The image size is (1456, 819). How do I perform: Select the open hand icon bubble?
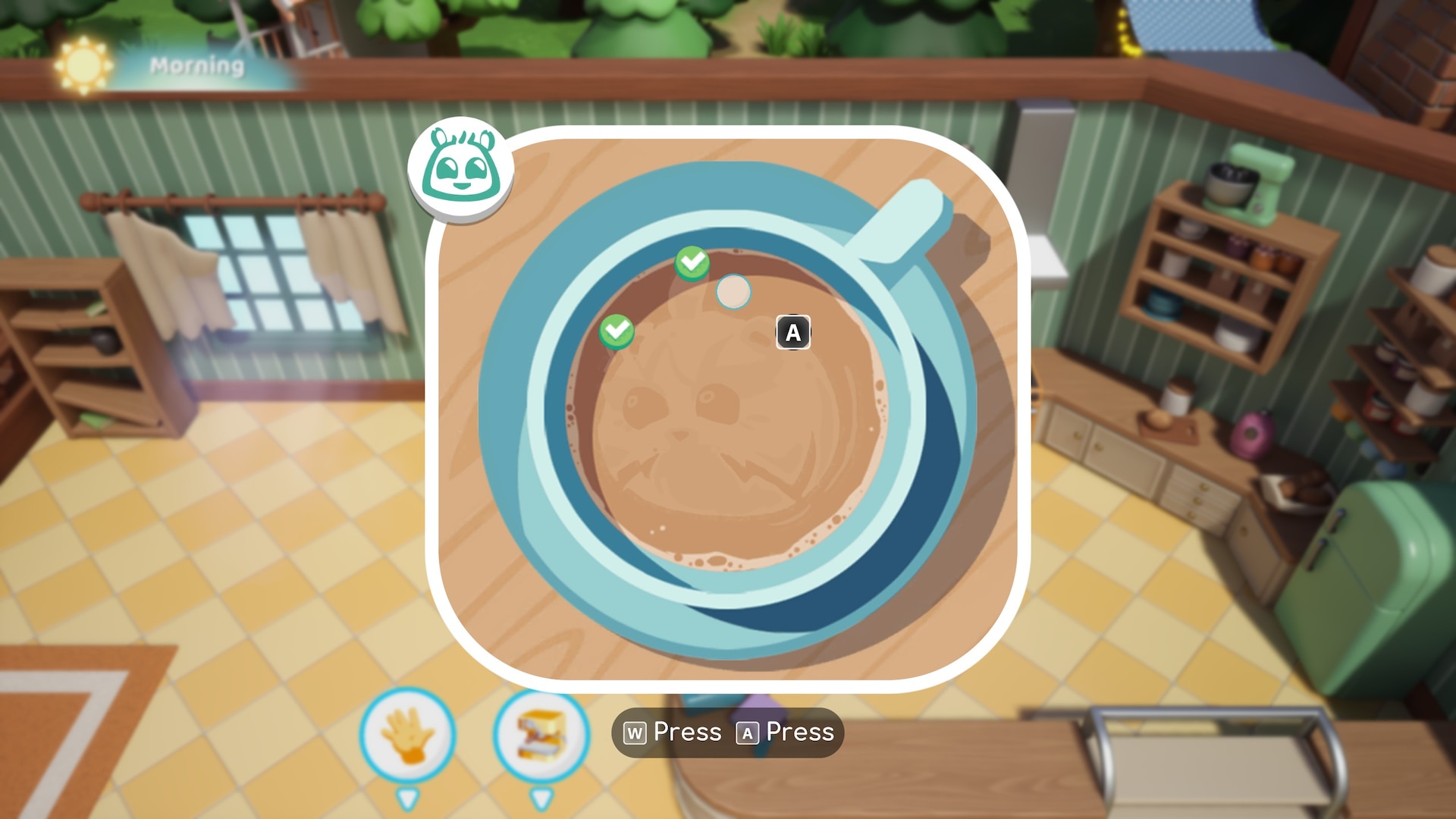tap(408, 734)
